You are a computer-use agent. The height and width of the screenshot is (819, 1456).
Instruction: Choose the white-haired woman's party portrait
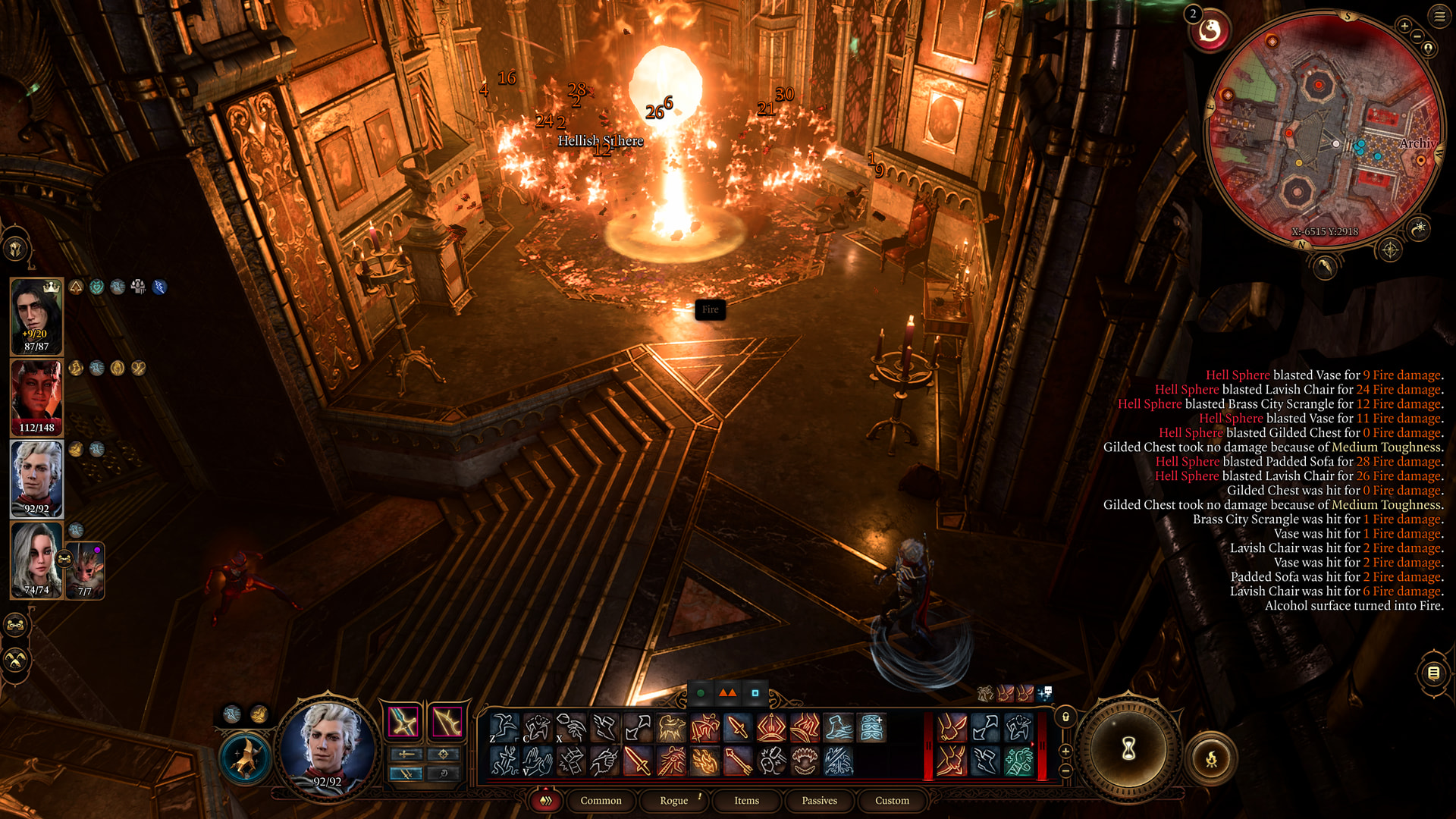(36, 560)
